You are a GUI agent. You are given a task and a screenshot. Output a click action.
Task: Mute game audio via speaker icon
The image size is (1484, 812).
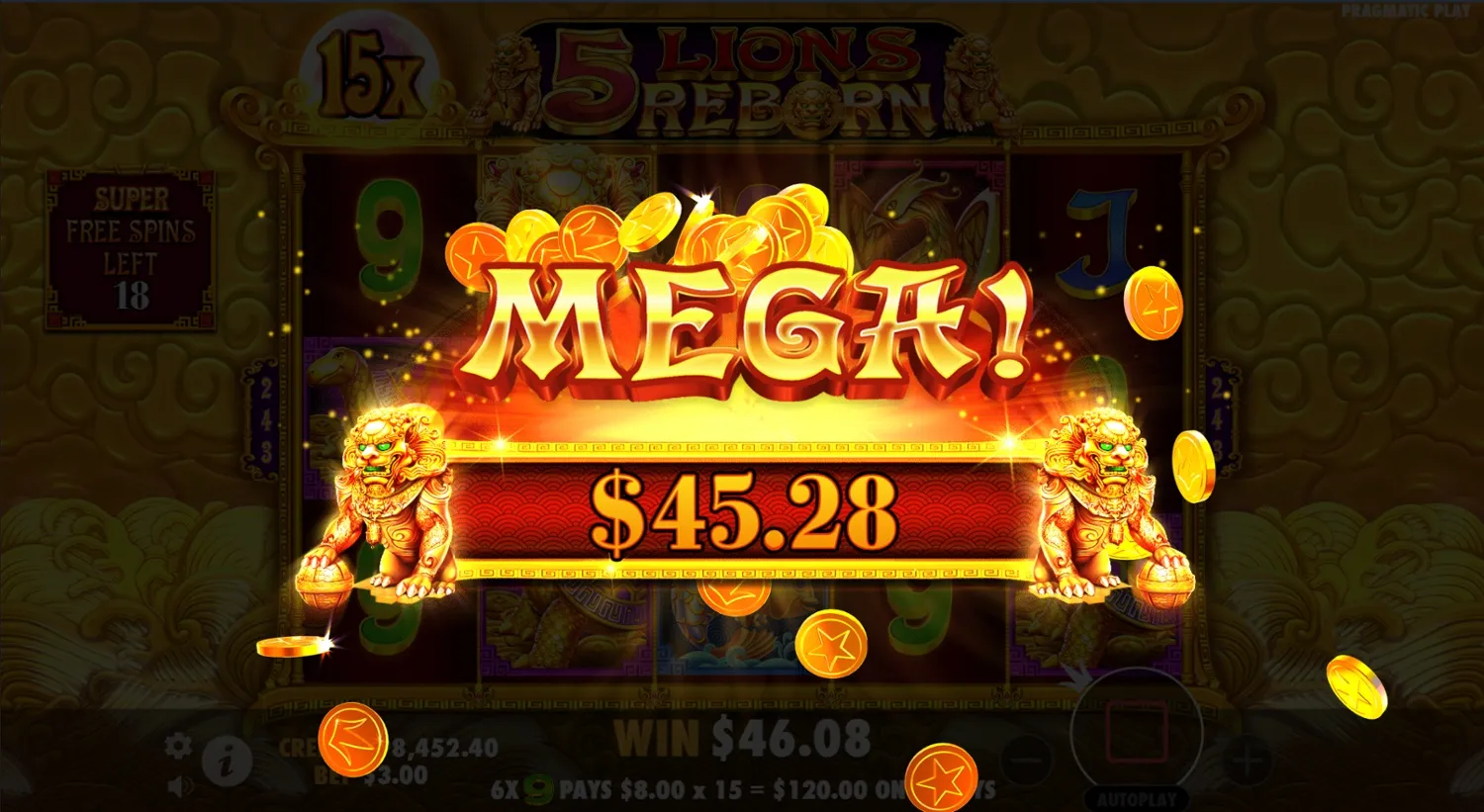179,784
